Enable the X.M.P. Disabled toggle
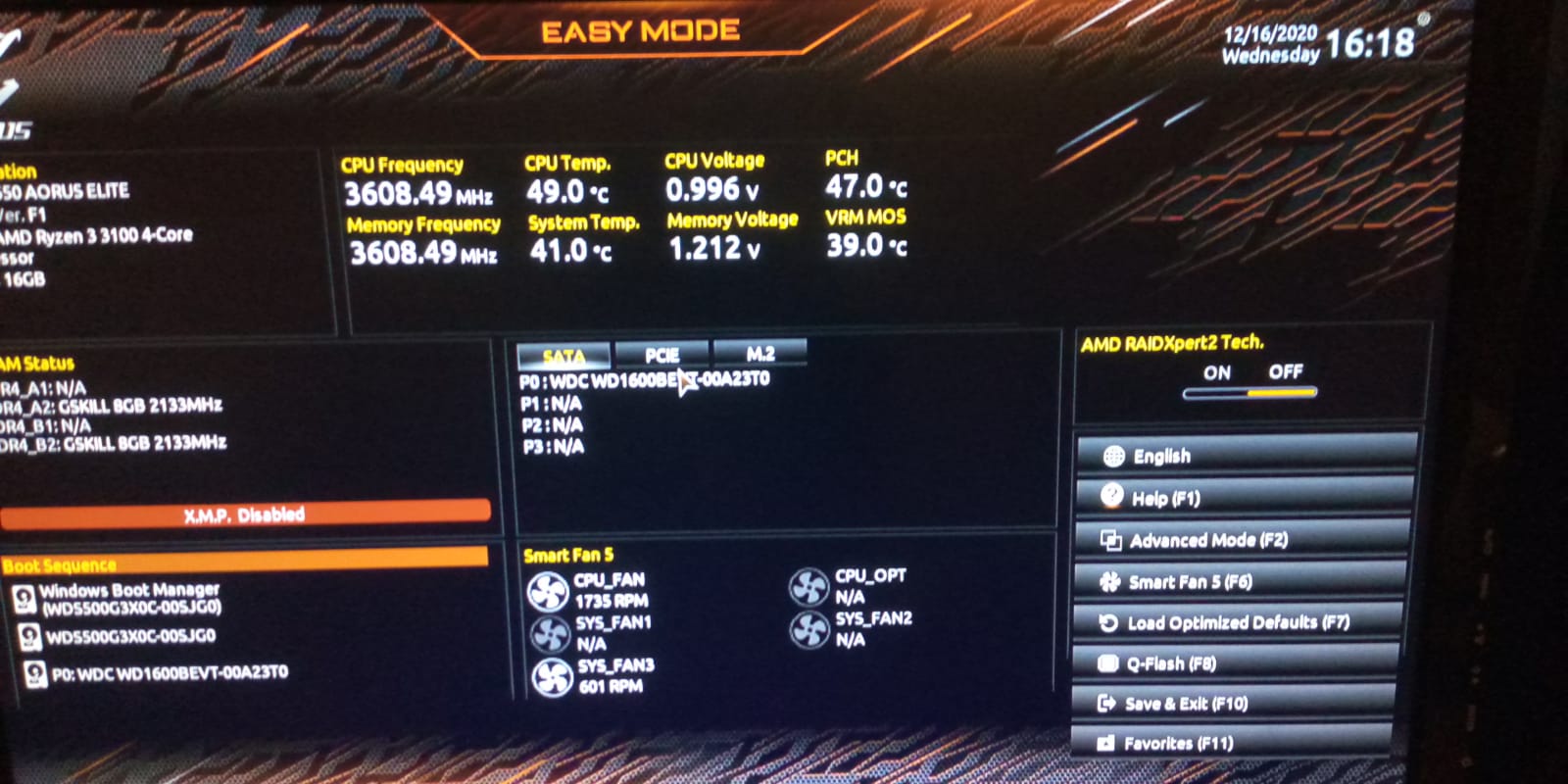The width and height of the screenshot is (1568, 784). click(243, 514)
